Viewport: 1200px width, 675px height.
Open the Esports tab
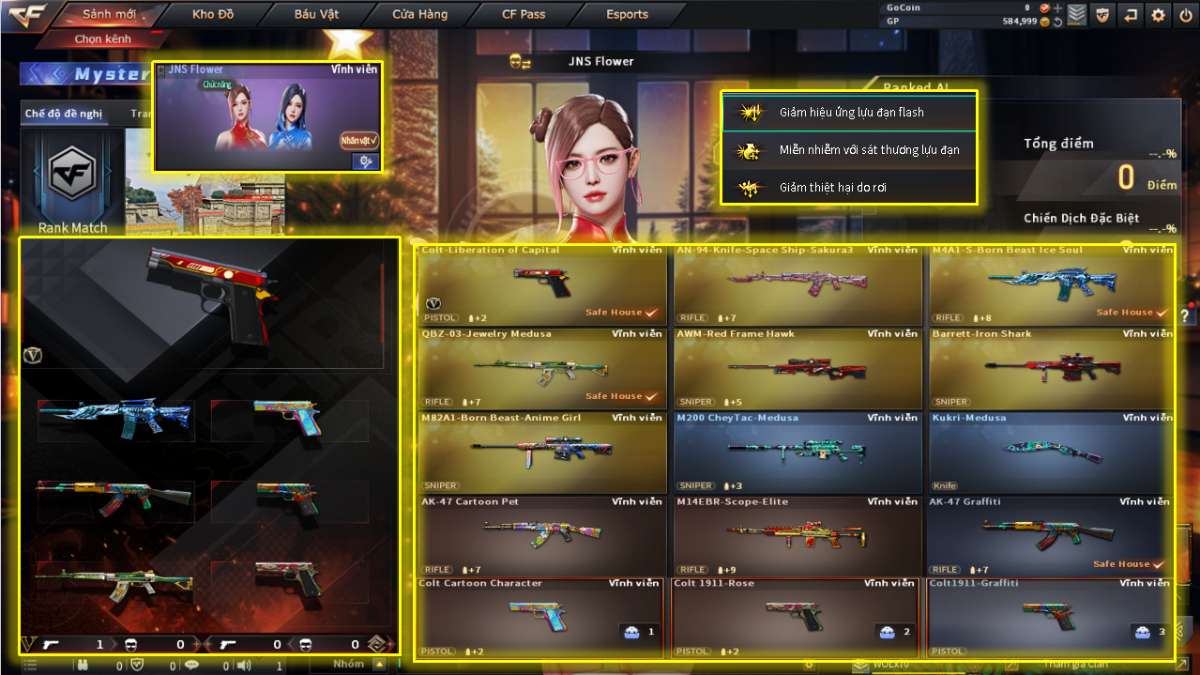click(x=627, y=14)
